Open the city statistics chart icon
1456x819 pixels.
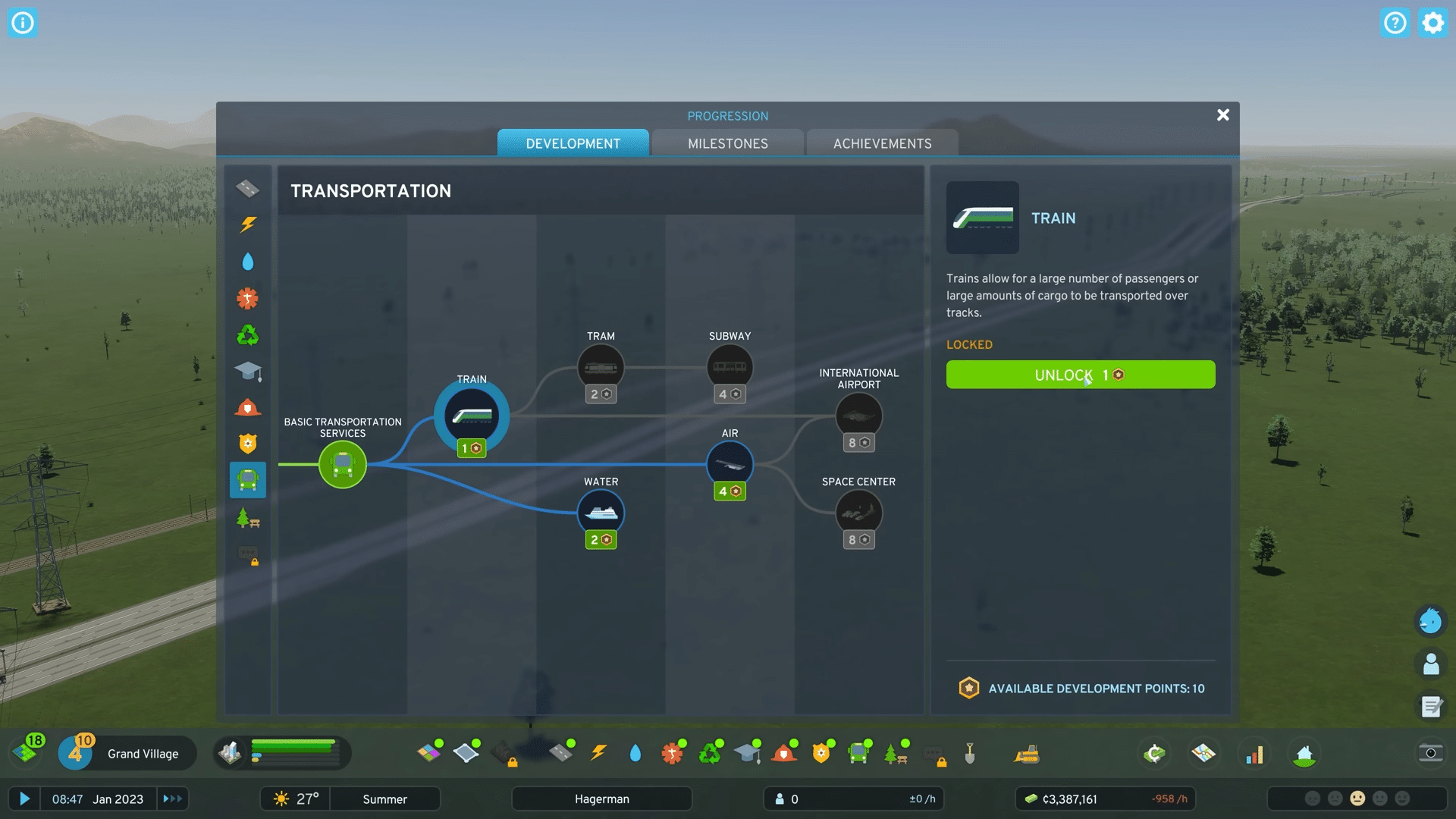(x=1256, y=753)
